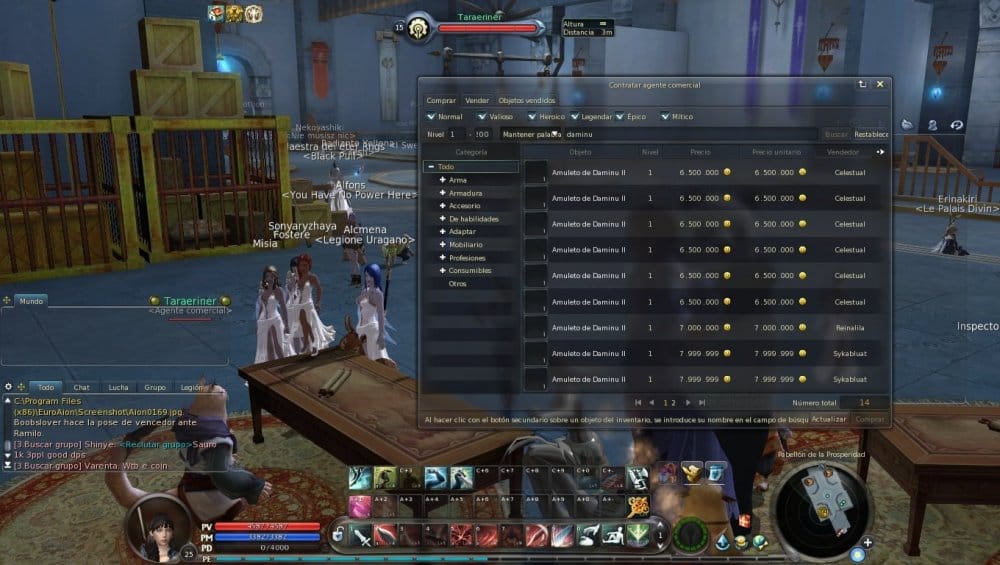Switch to the Vender tab

click(x=477, y=101)
